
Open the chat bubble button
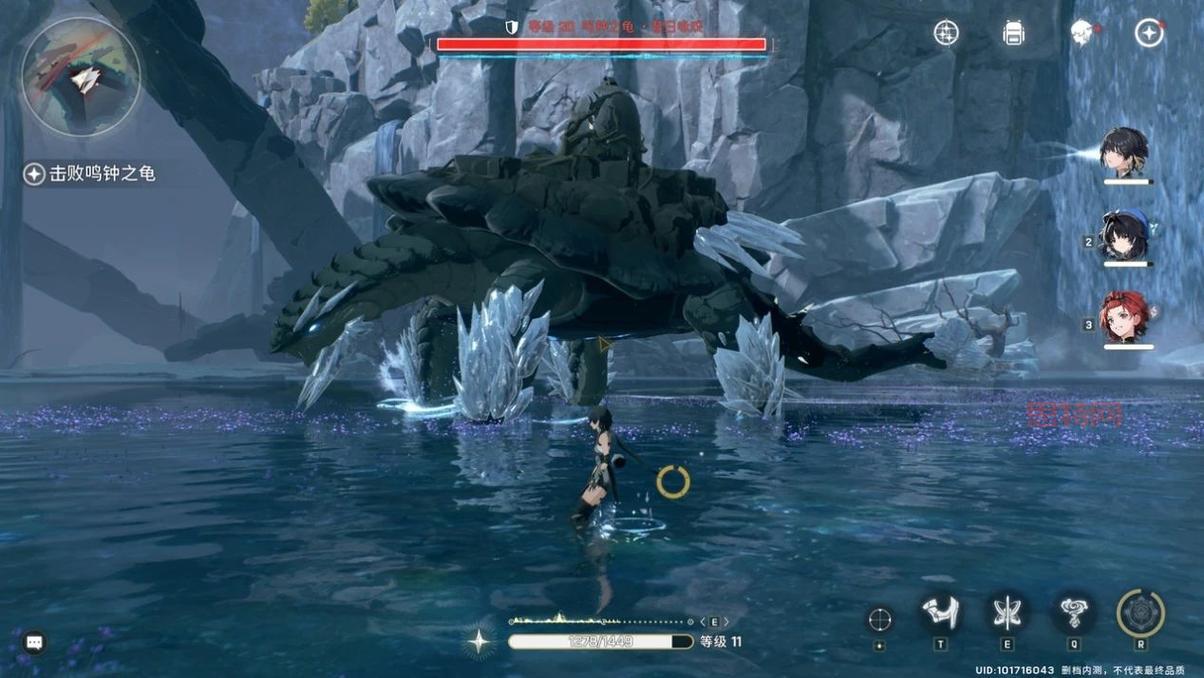[35, 641]
